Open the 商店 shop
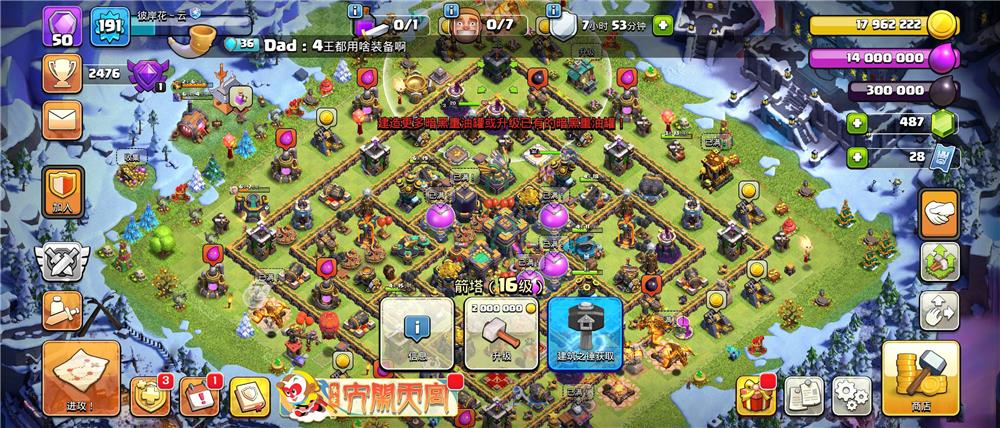The width and height of the screenshot is (1000, 428). coord(921,377)
